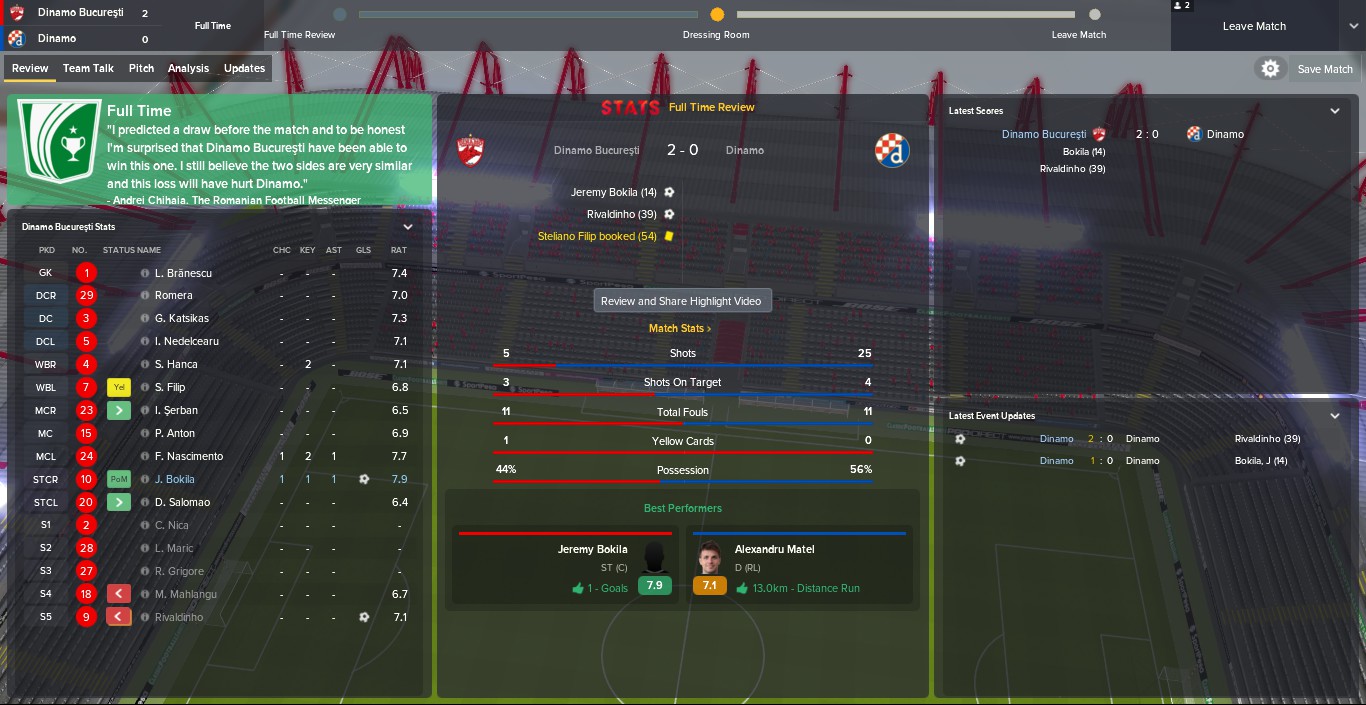Switch to the Team Talk tab
Viewport: 1366px width, 705px height.
point(88,68)
